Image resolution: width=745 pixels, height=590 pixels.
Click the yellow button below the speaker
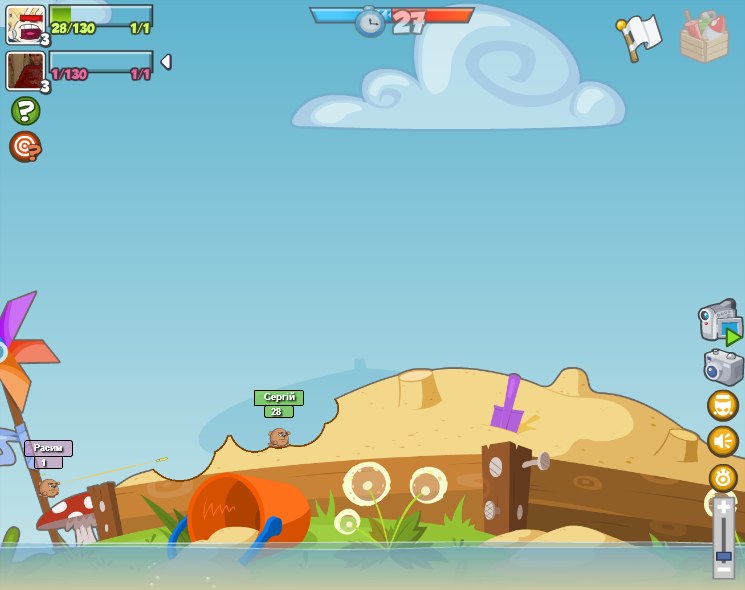(x=723, y=477)
